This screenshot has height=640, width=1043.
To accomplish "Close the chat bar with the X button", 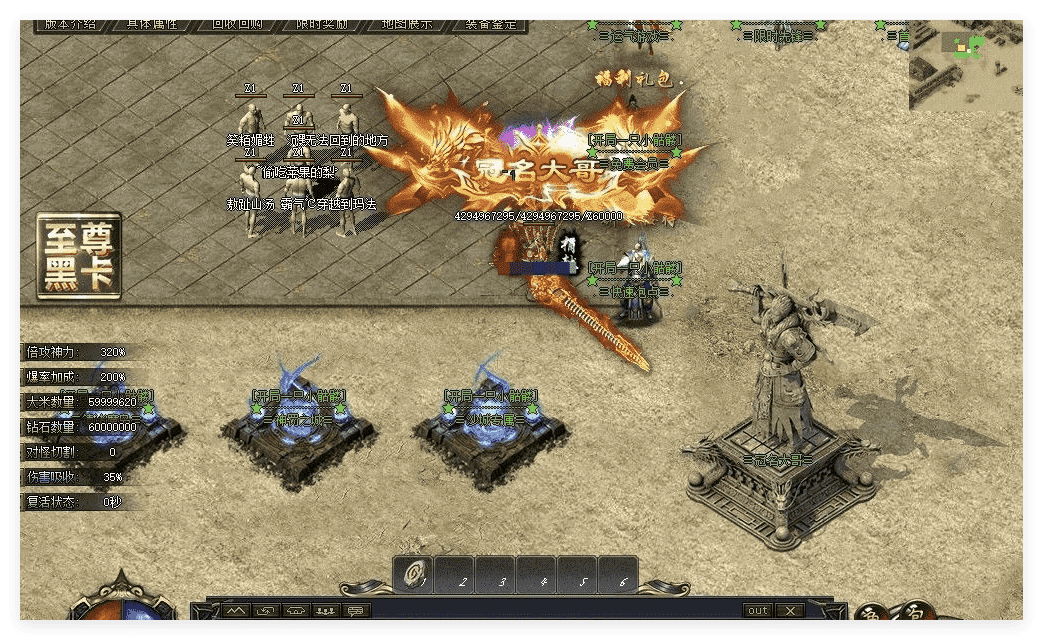I will point(789,610).
